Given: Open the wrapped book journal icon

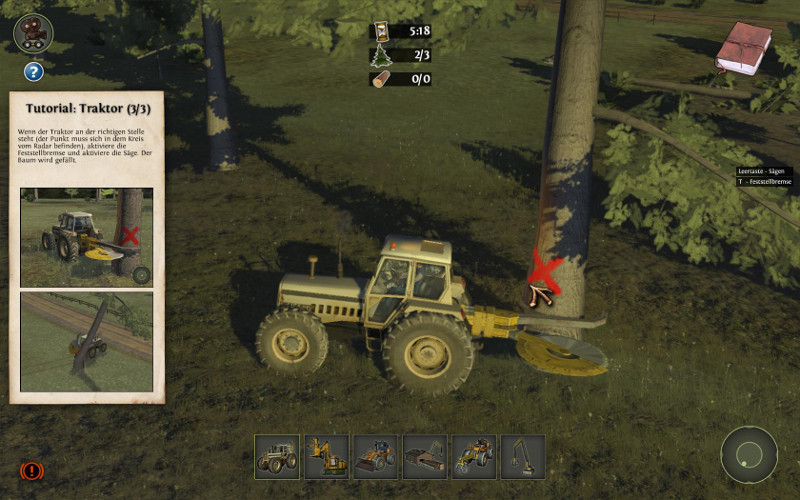Looking at the screenshot, I should point(743,48).
